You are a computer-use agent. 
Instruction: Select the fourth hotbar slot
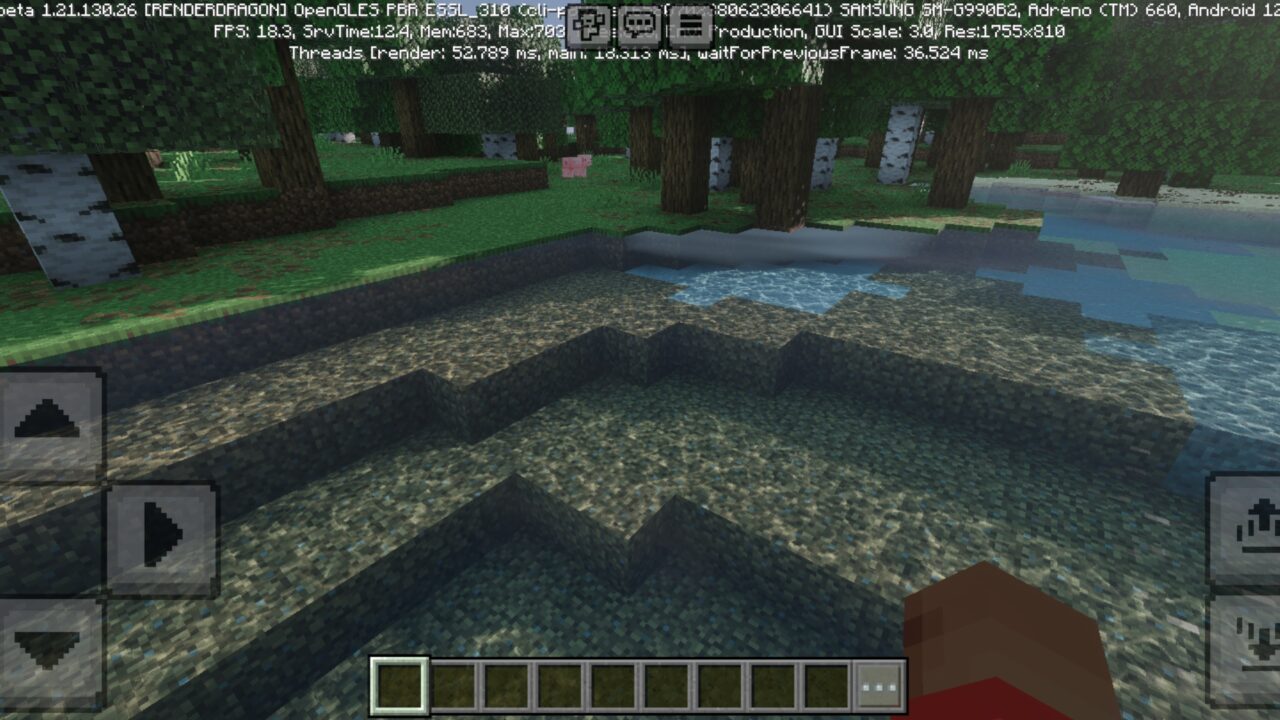tap(560, 684)
